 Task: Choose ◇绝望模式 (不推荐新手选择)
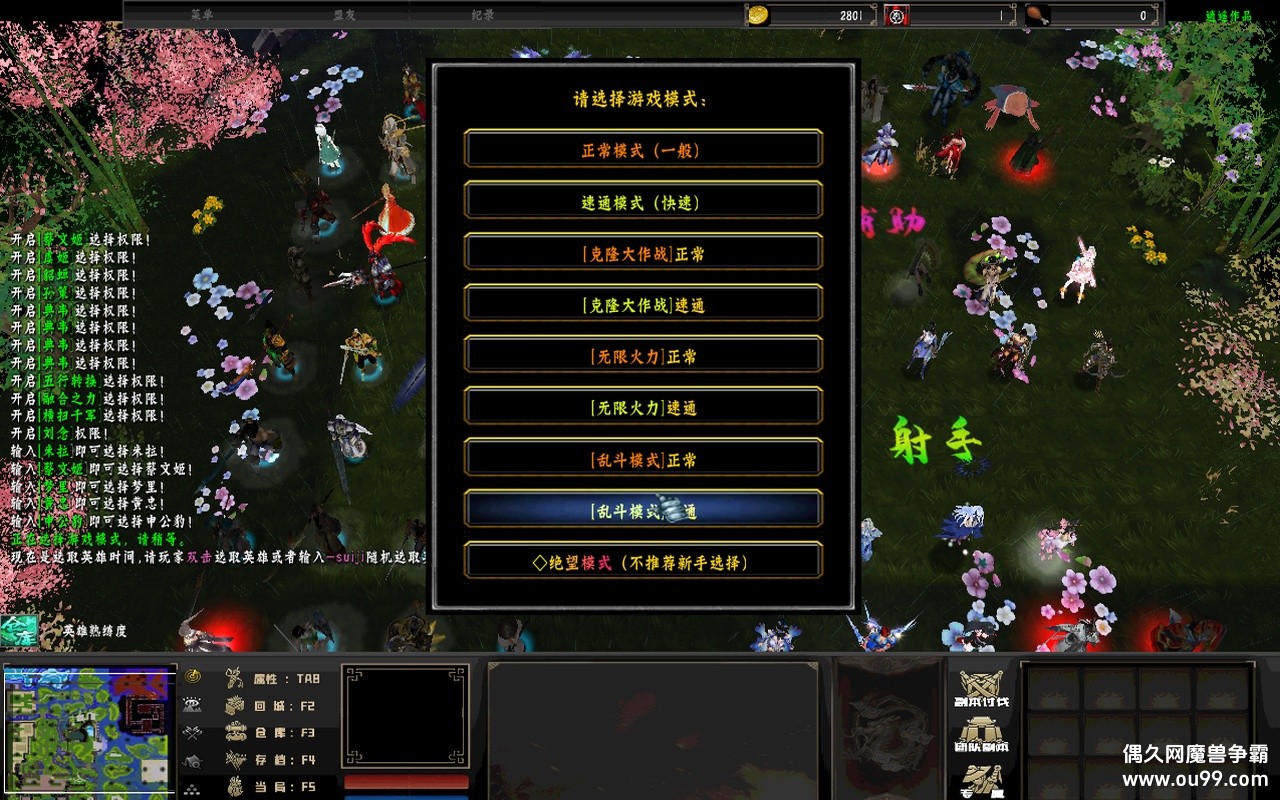tap(643, 562)
